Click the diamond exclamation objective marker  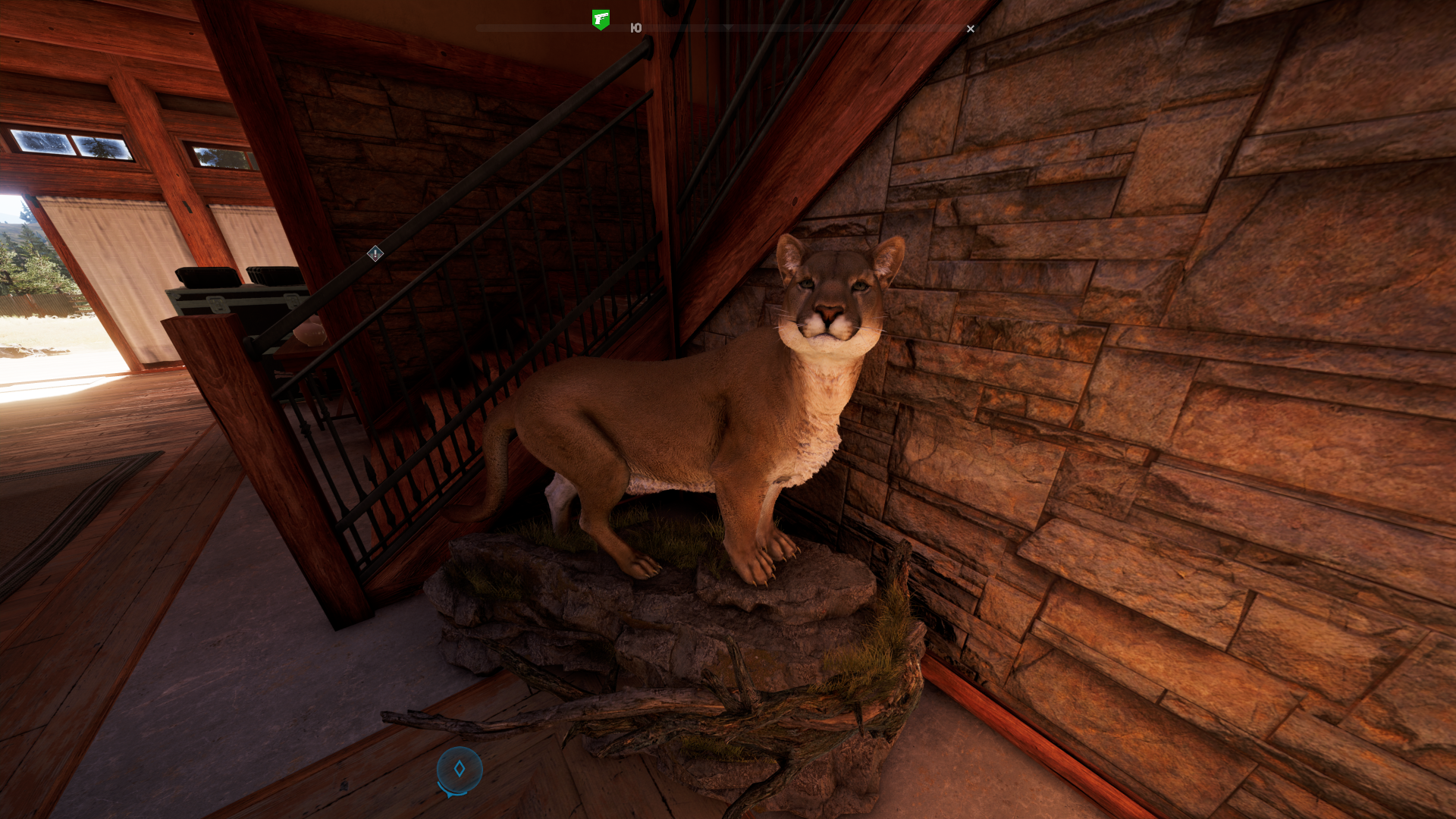click(x=375, y=254)
